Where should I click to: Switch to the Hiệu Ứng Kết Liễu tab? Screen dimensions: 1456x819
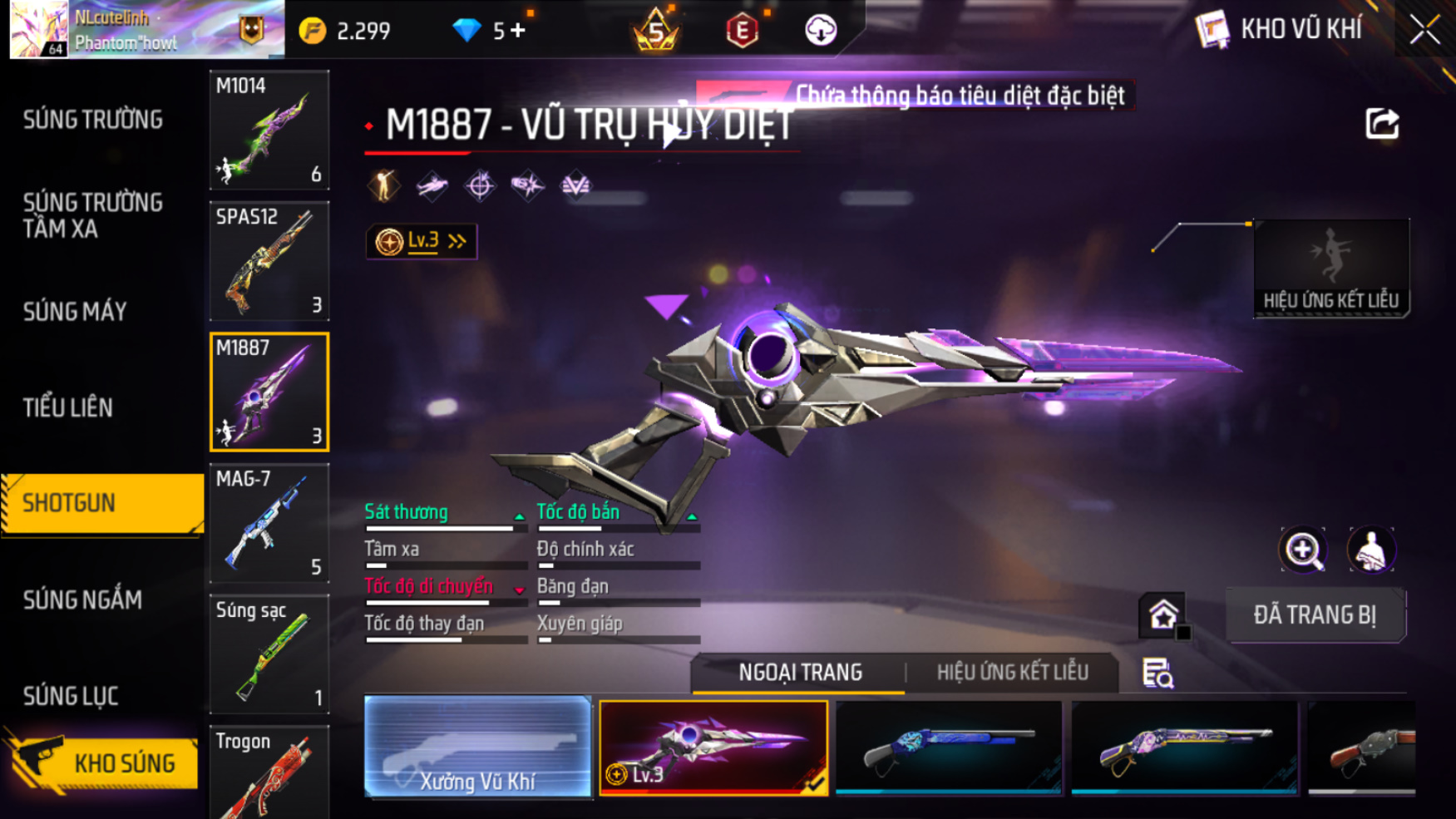pos(1012,673)
